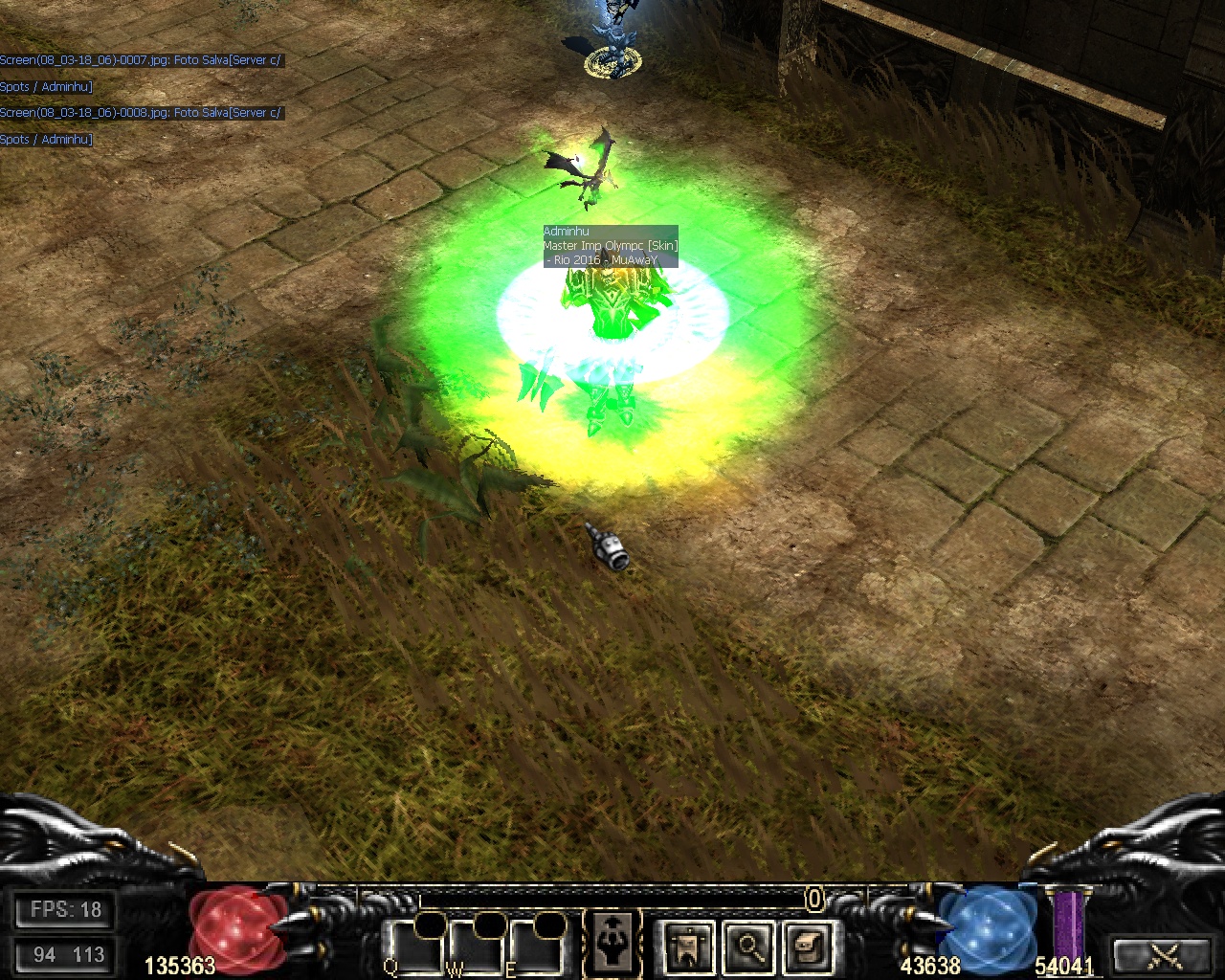
Task: Select the Q hotkey item slot
Action: 415,950
